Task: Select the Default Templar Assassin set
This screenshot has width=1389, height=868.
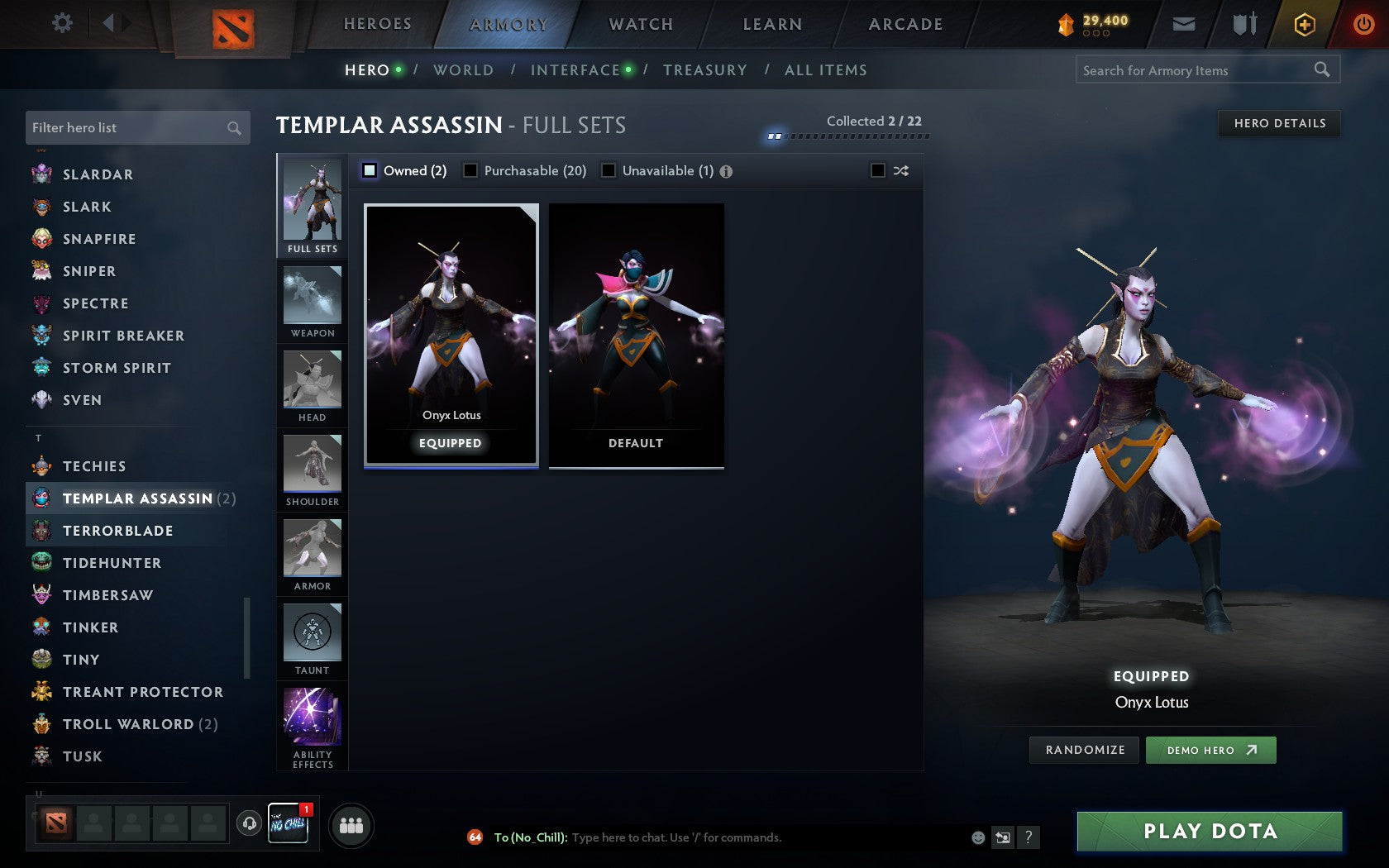Action: tap(635, 333)
